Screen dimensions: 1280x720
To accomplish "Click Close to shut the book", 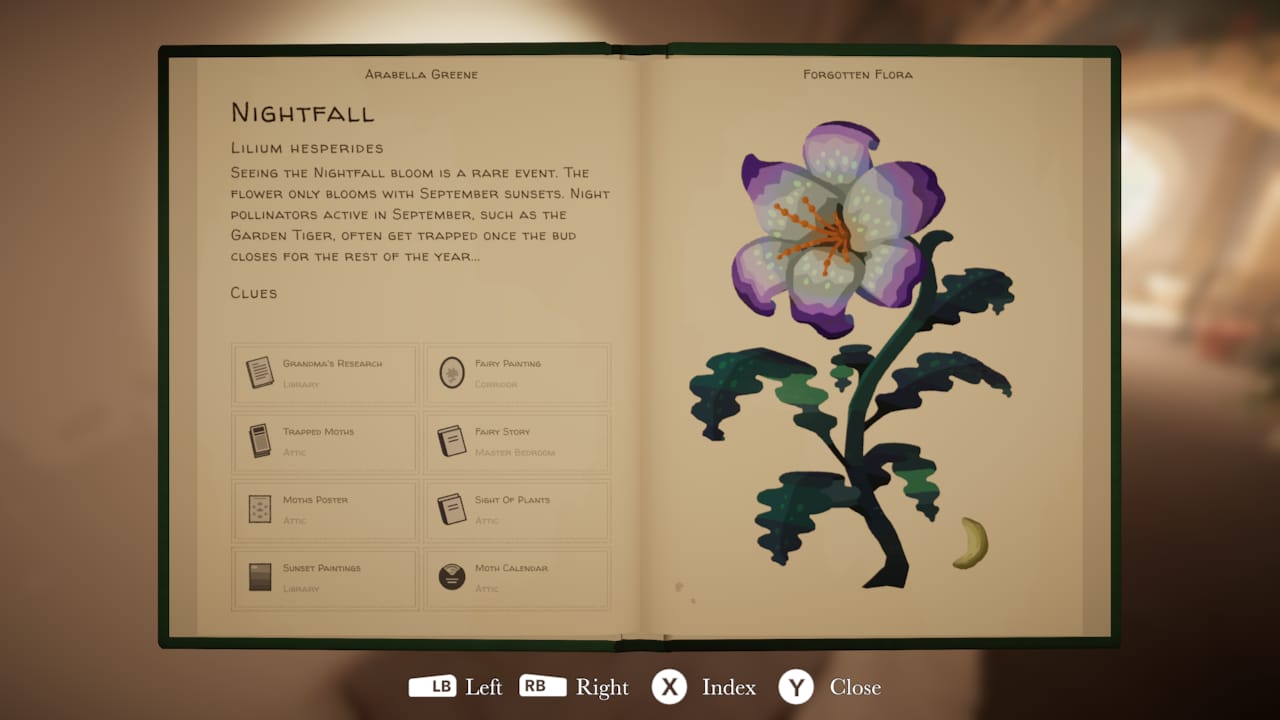I will 854,688.
